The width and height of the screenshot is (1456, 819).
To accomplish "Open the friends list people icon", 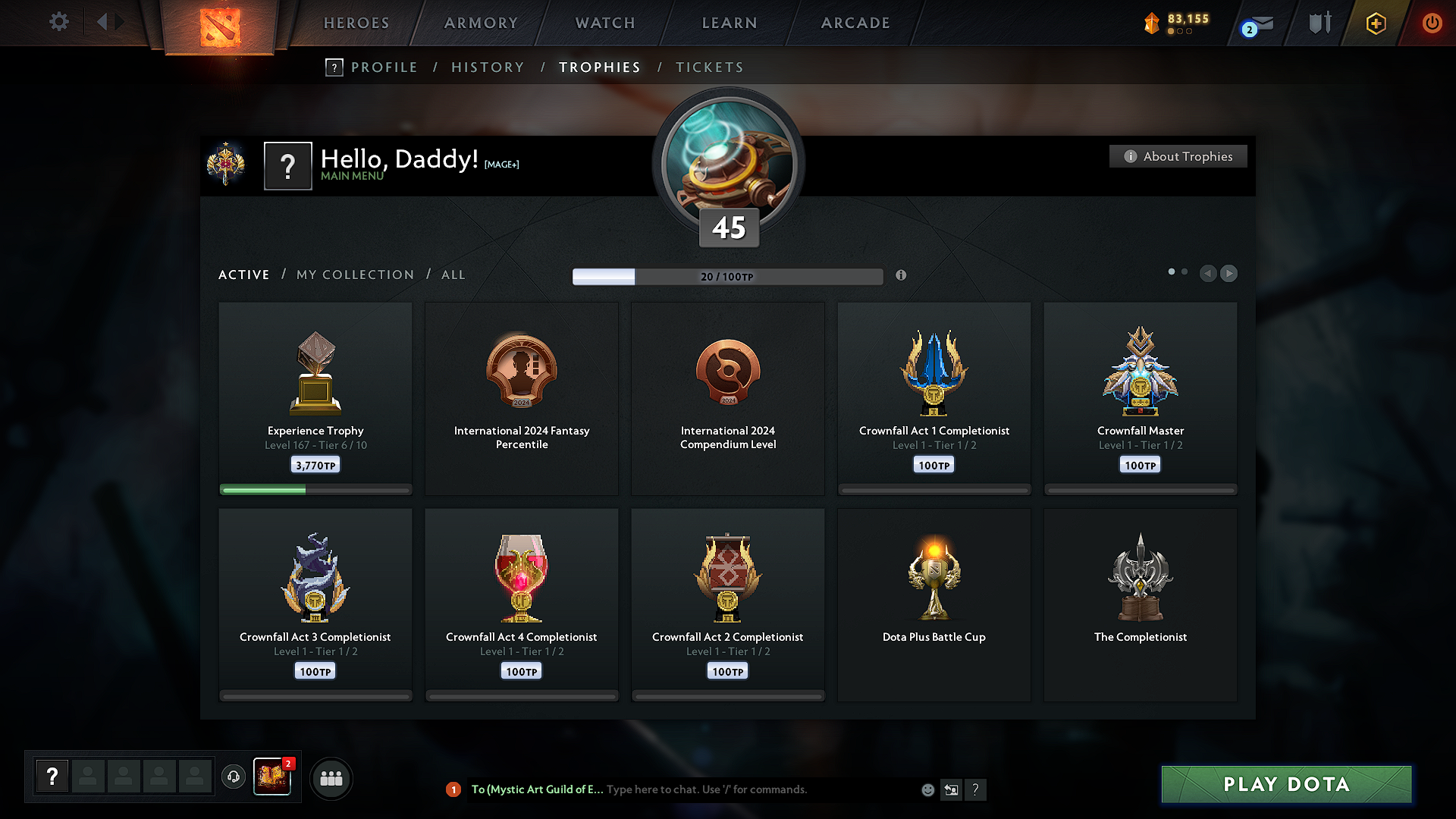I will coord(331,778).
